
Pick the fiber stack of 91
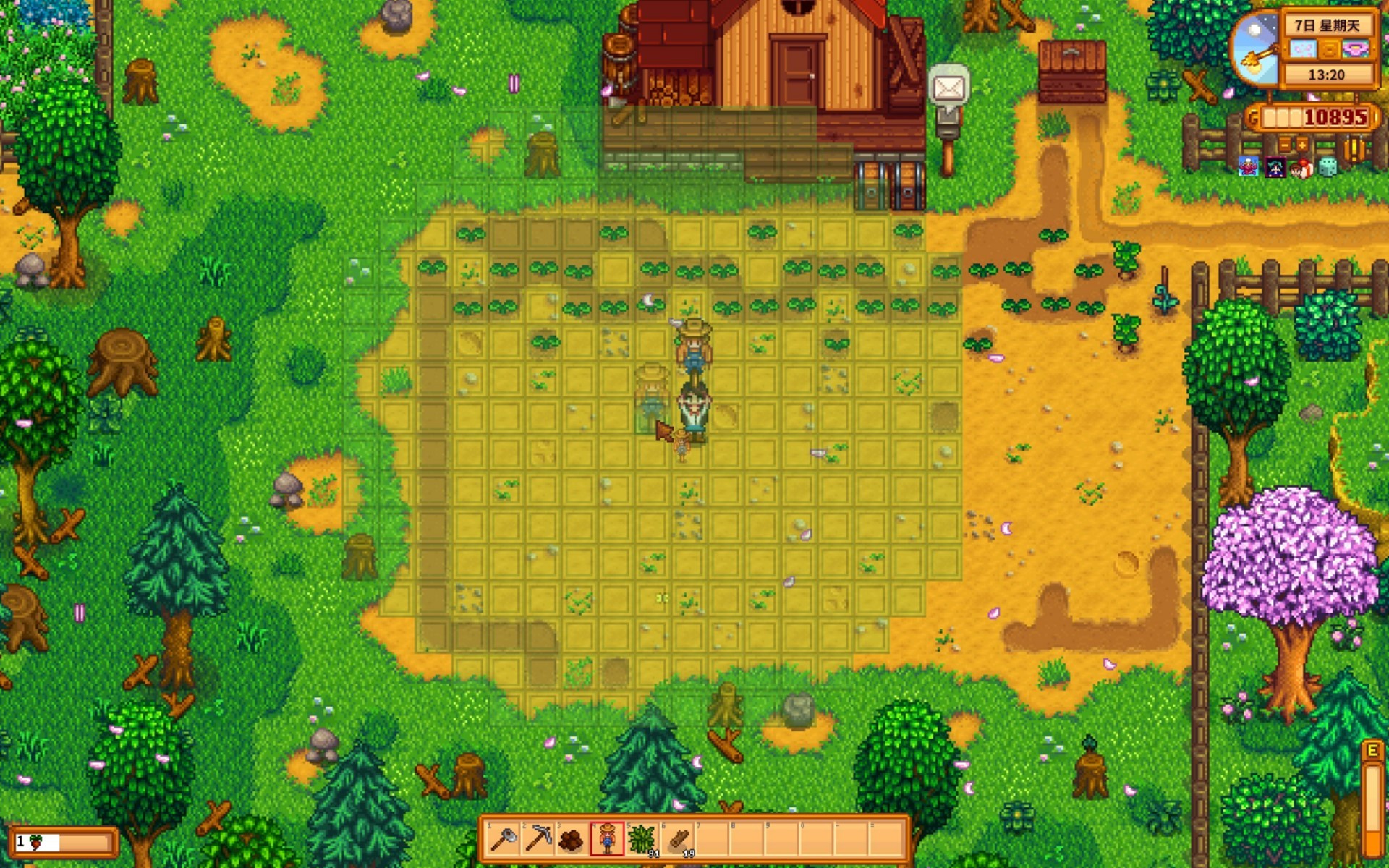(x=642, y=839)
